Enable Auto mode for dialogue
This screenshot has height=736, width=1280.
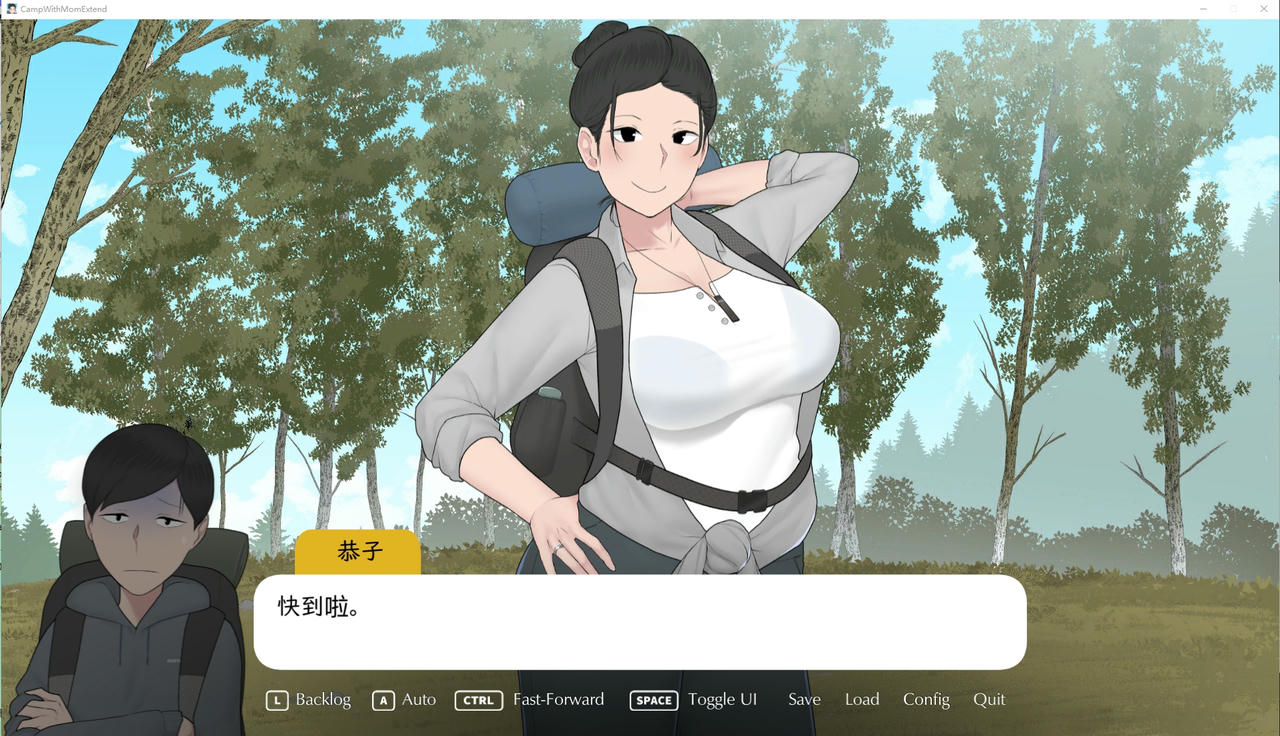click(x=418, y=699)
